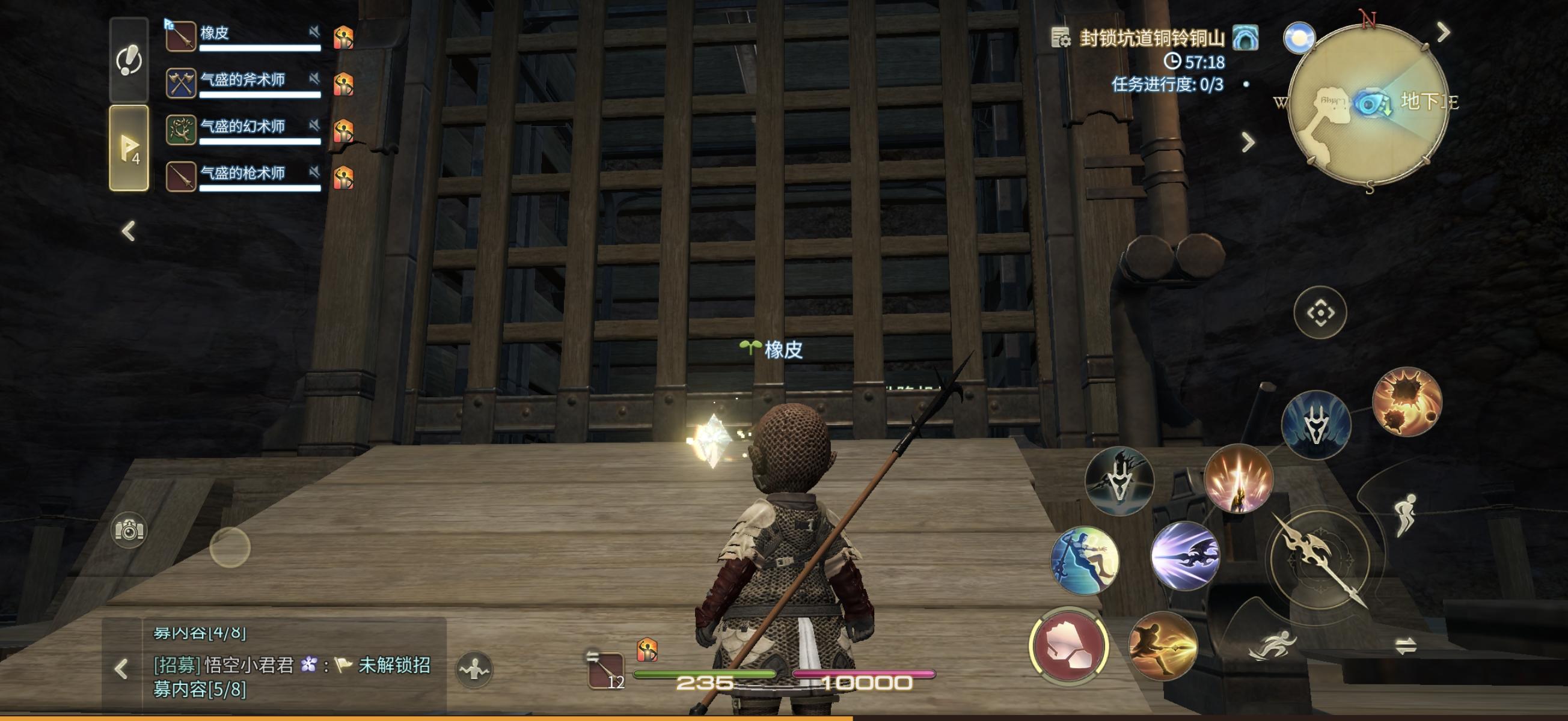Image resolution: width=1568 pixels, height=721 pixels.
Task: Open the camera screenshot mode
Action: point(129,530)
